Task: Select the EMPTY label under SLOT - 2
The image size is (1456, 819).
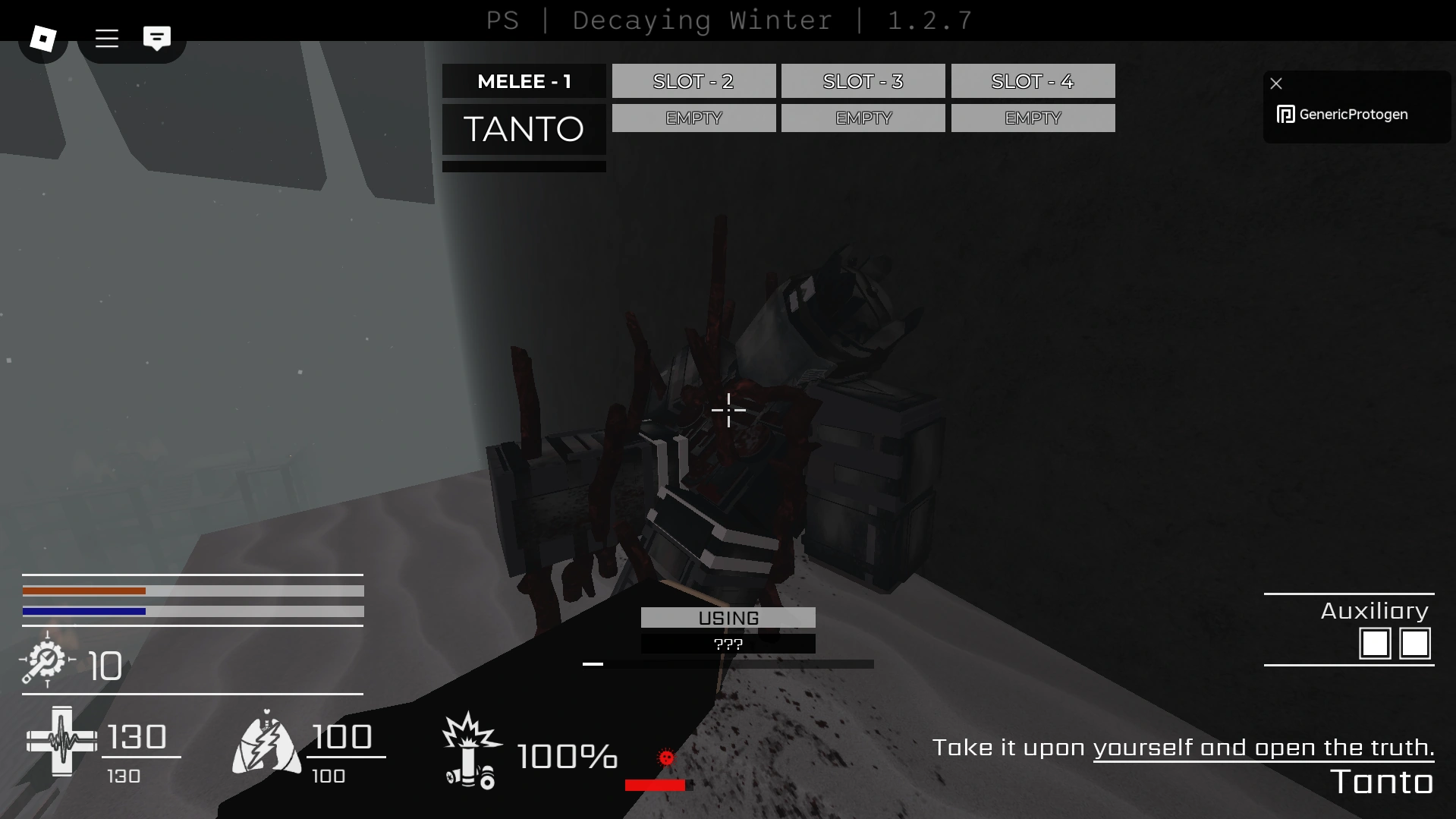Action: 693,118
